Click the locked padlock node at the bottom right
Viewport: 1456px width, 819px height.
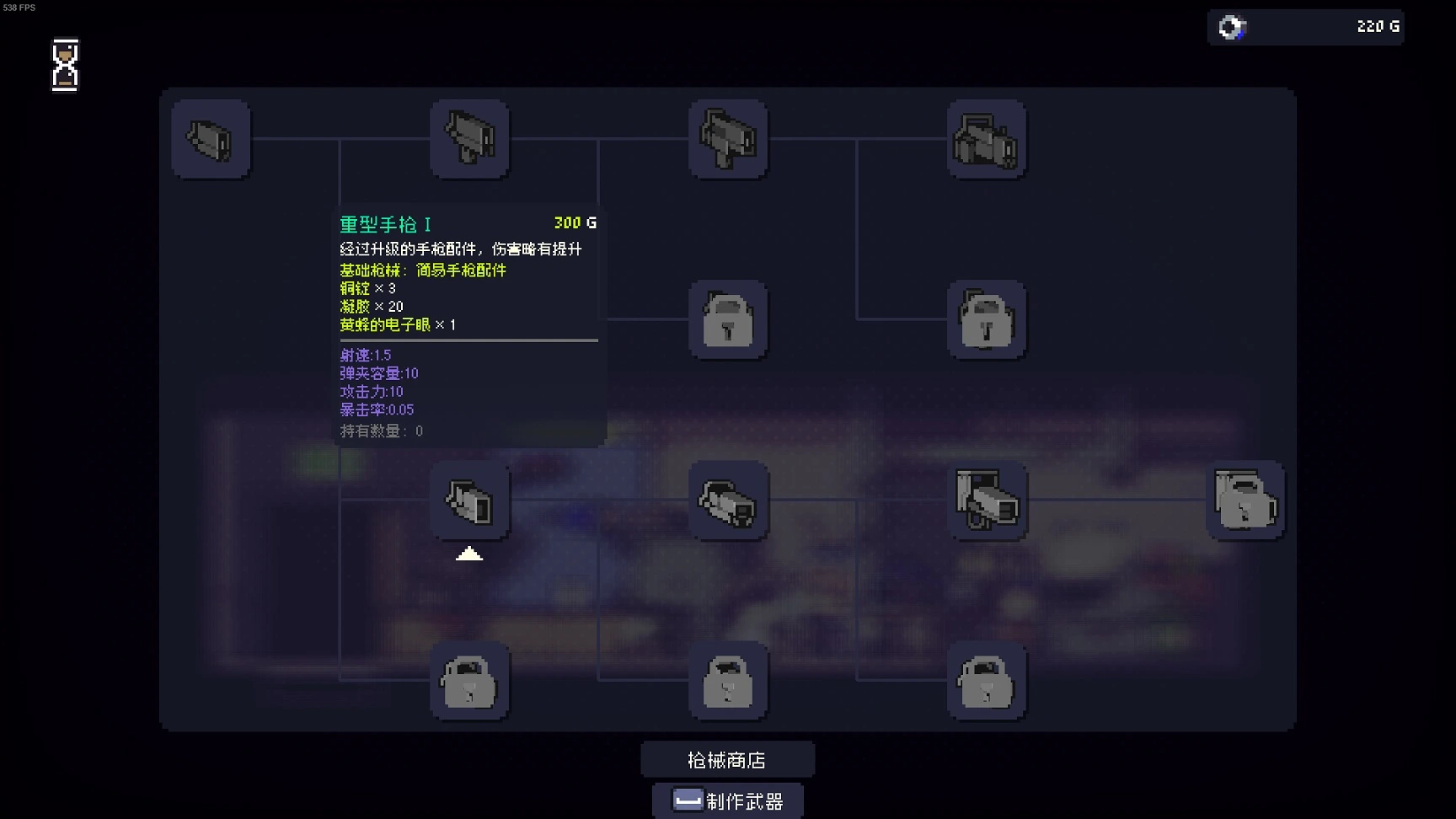tap(988, 682)
